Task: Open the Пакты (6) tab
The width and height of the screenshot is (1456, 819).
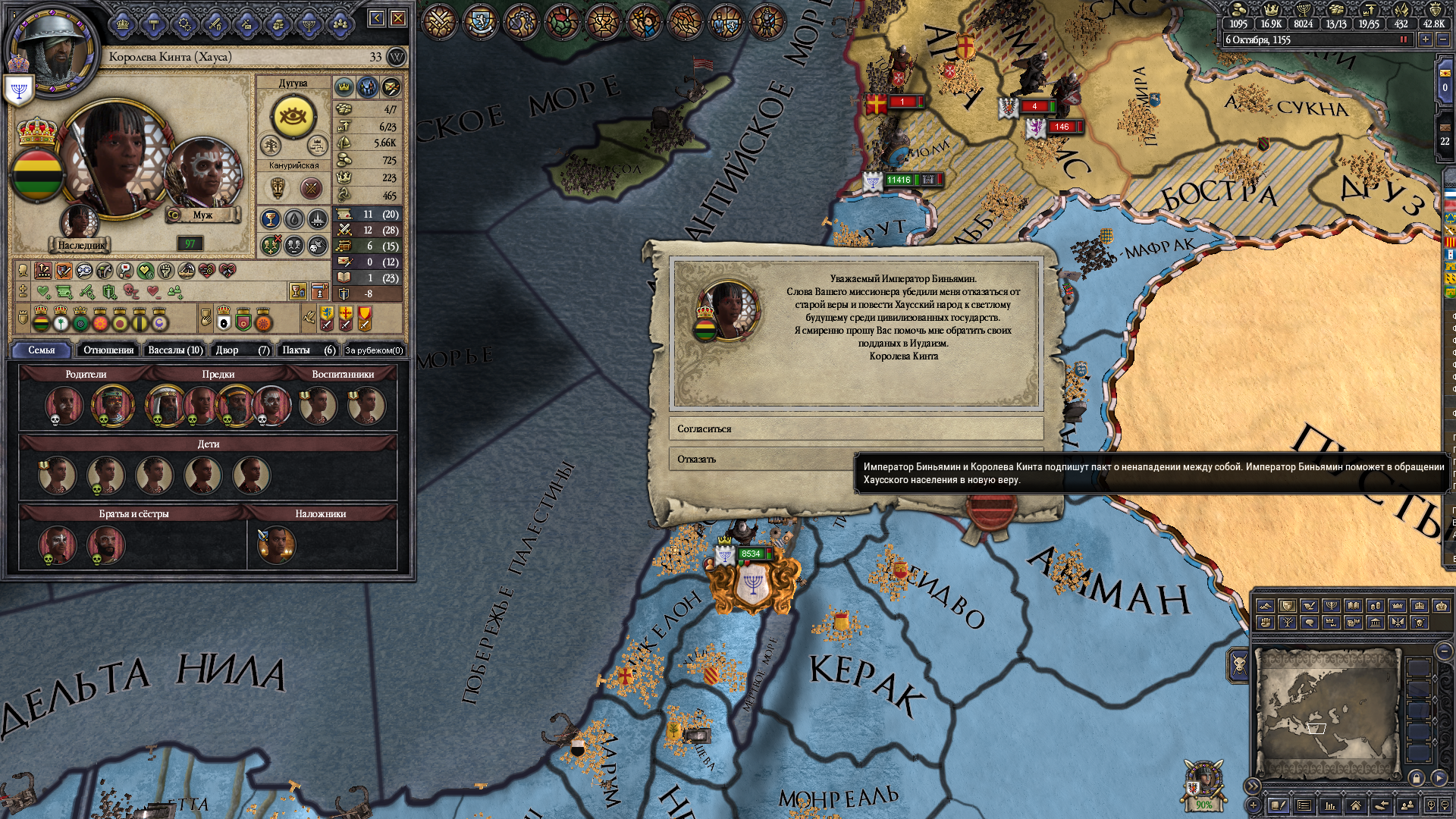Action: pos(309,350)
